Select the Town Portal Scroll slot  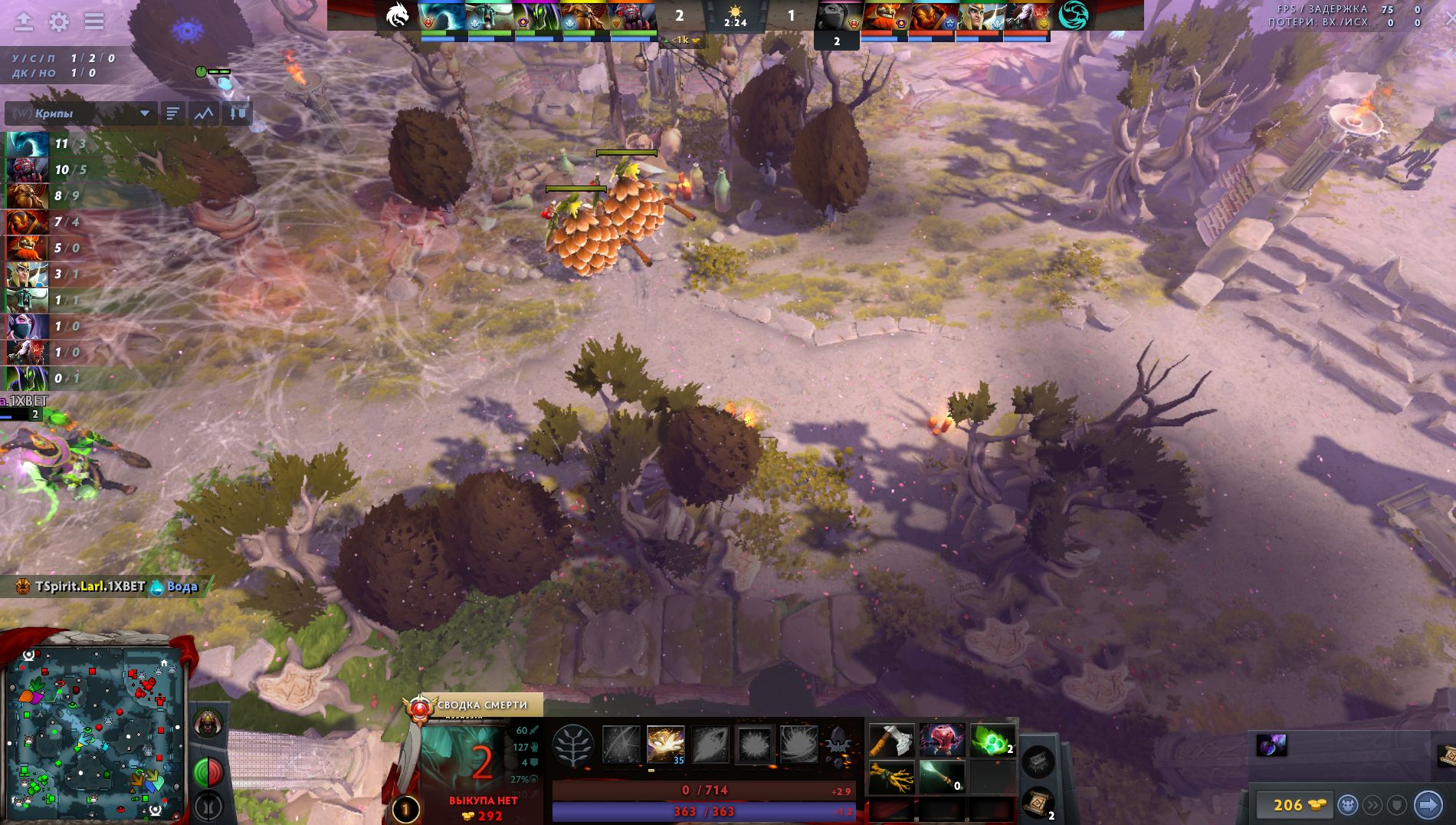coord(1038,803)
